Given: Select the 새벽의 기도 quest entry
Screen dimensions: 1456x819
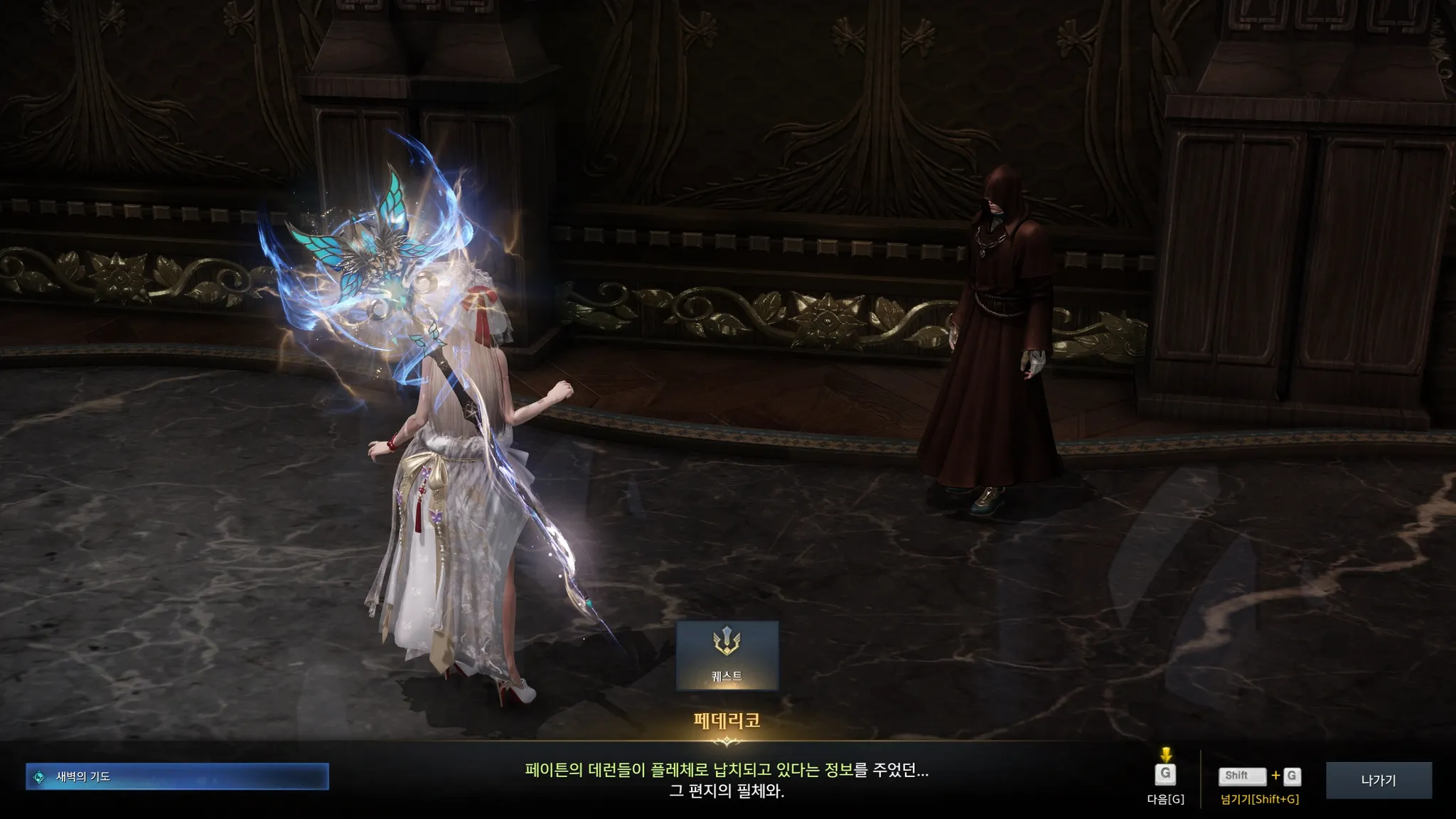Looking at the screenshot, I should point(177,776).
